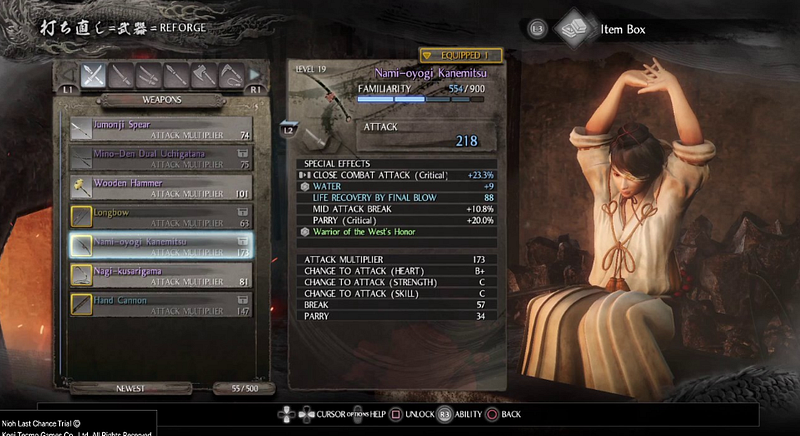Click the right arrow beside weapon tabs
The image size is (800, 436).
[x=254, y=75]
